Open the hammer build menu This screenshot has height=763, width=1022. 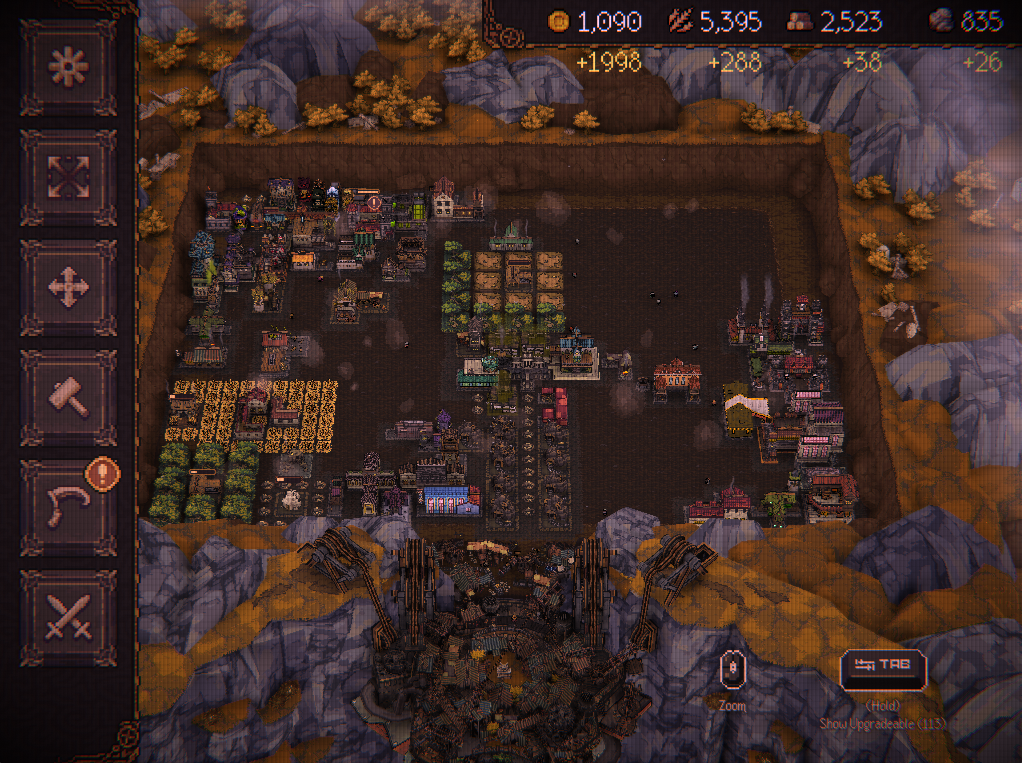click(x=68, y=397)
